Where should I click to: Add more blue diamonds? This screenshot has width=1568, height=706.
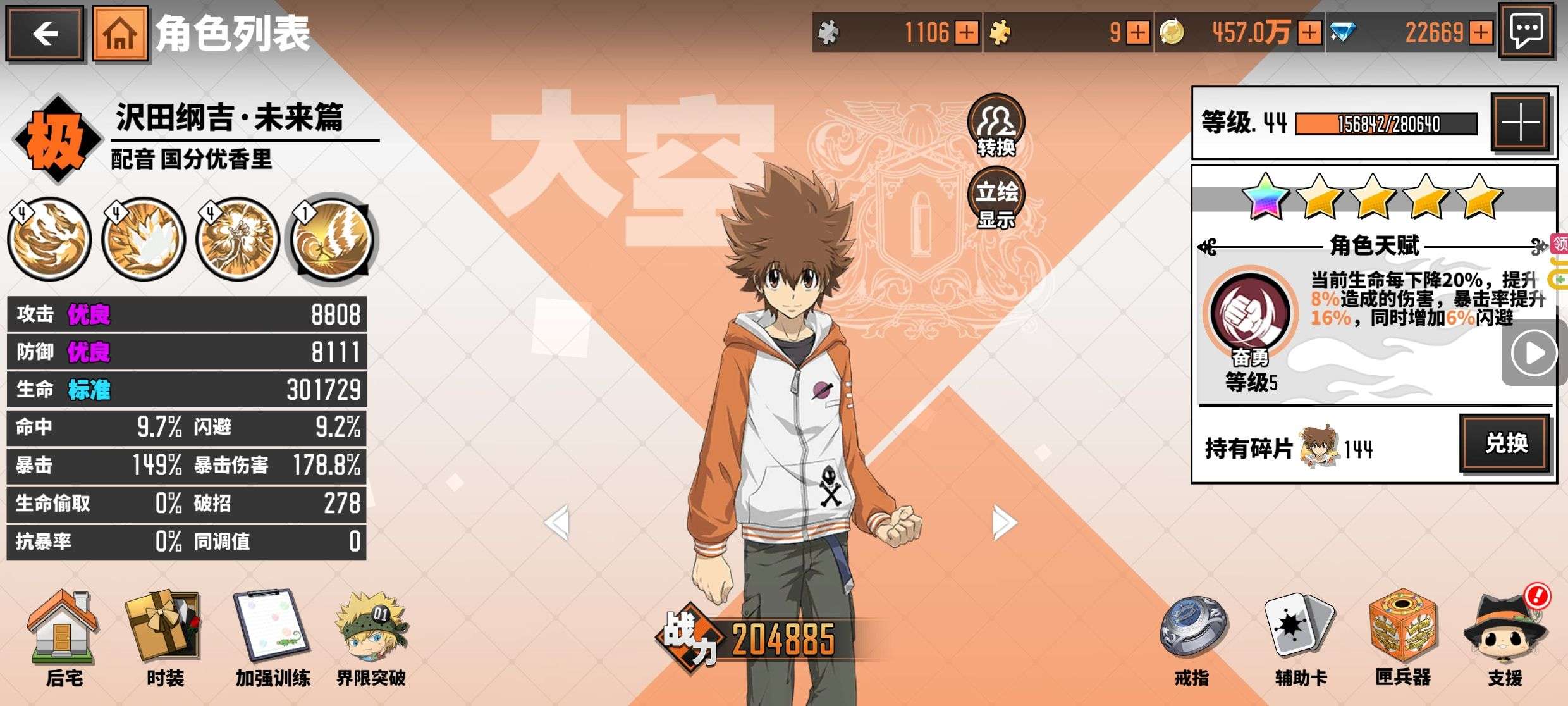tap(1481, 32)
